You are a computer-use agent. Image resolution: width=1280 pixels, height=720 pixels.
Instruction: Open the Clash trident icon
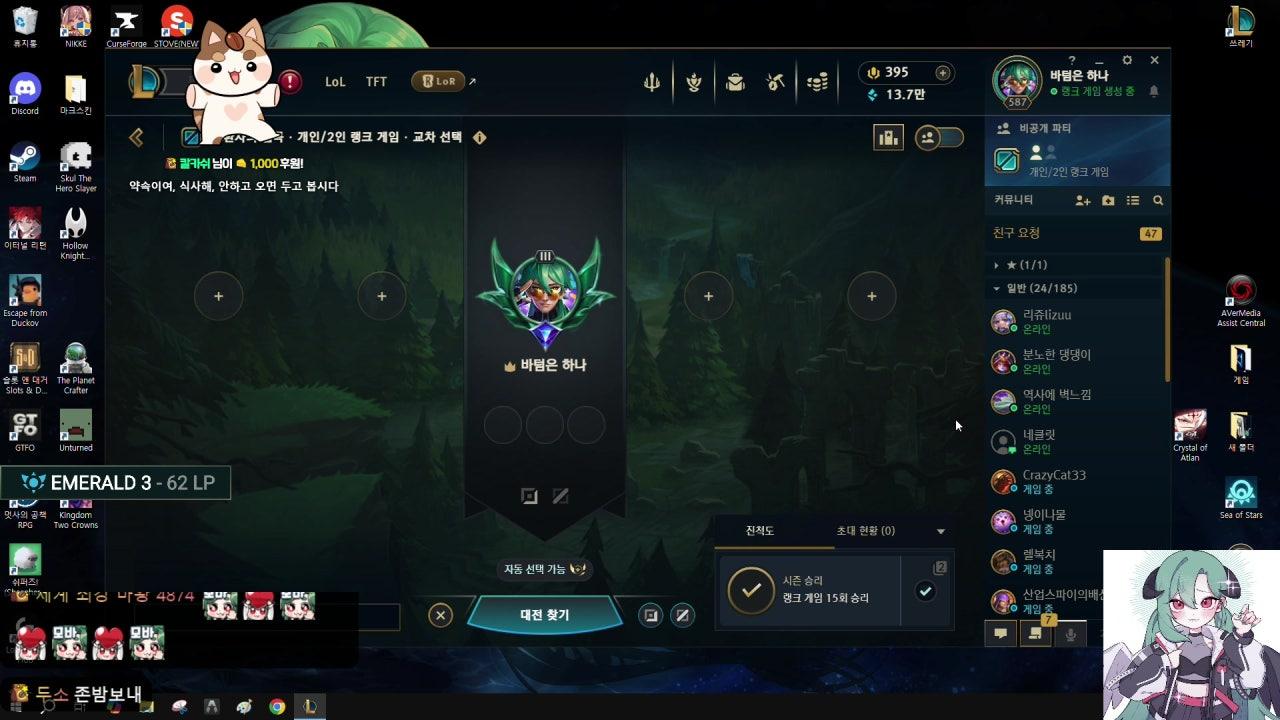click(650, 81)
